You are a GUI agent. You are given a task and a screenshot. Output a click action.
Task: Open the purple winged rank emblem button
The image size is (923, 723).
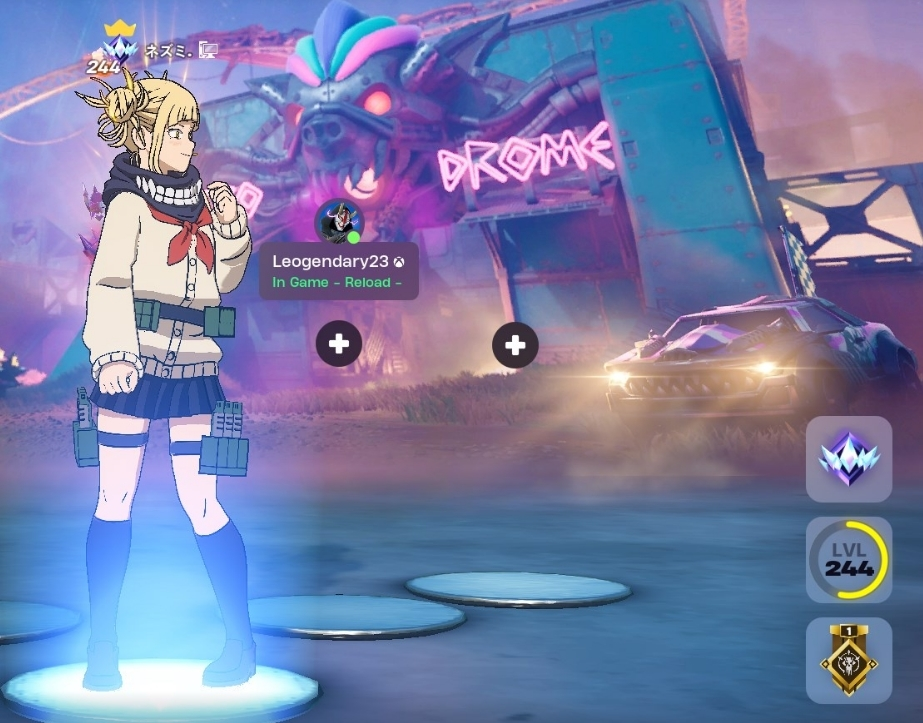[848, 459]
